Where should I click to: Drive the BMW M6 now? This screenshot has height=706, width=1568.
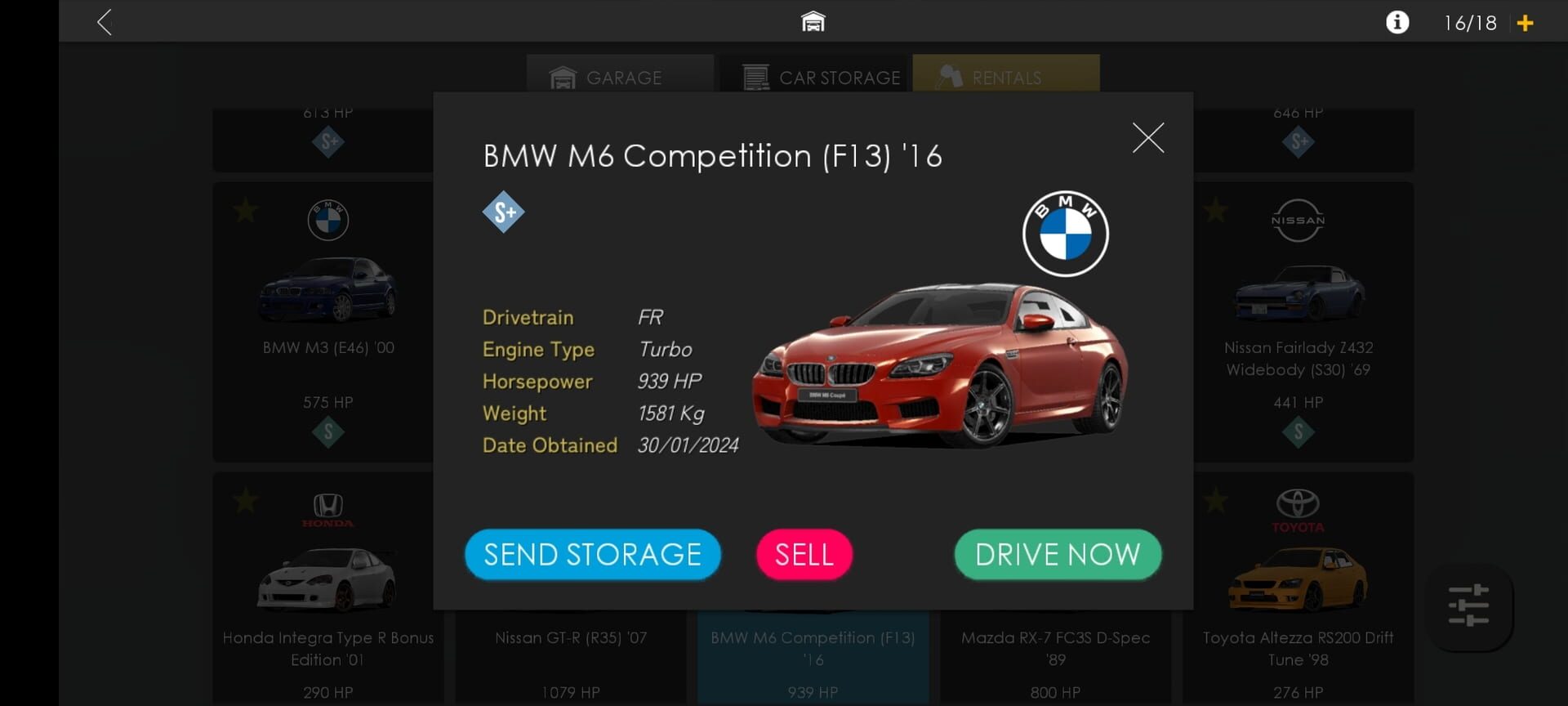pyautogui.click(x=1056, y=554)
